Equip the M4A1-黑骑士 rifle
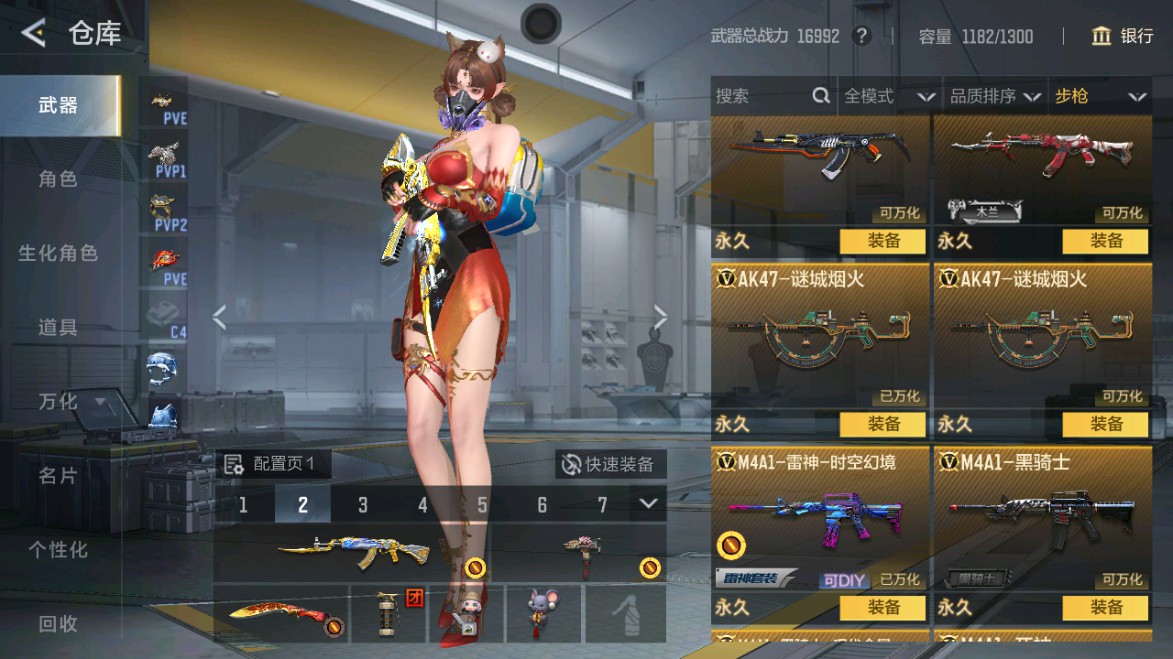1173x659 pixels. click(1106, 607)
